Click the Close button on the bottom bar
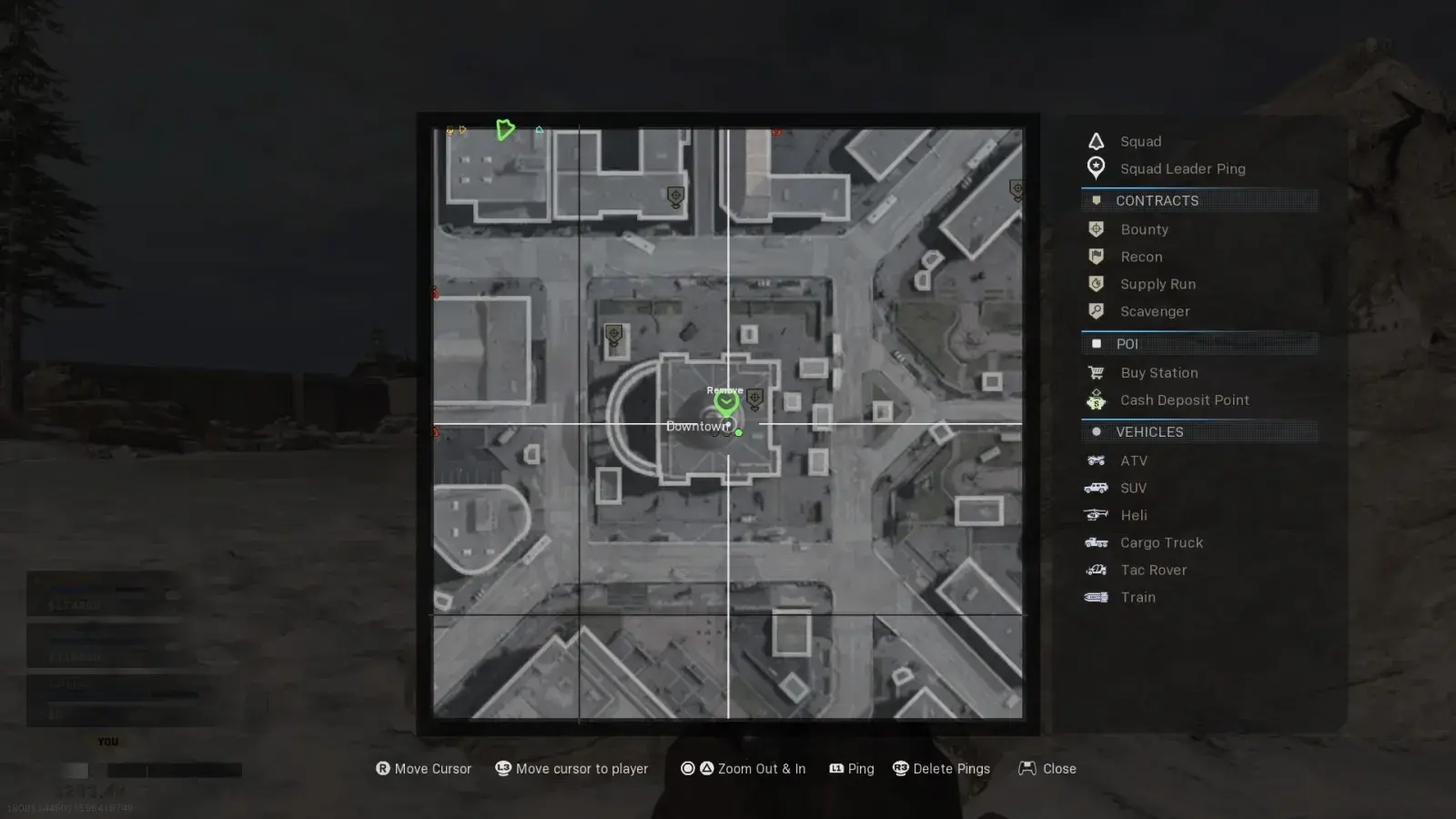This screenshot has width=1456, height=819. pos(1046,768)
